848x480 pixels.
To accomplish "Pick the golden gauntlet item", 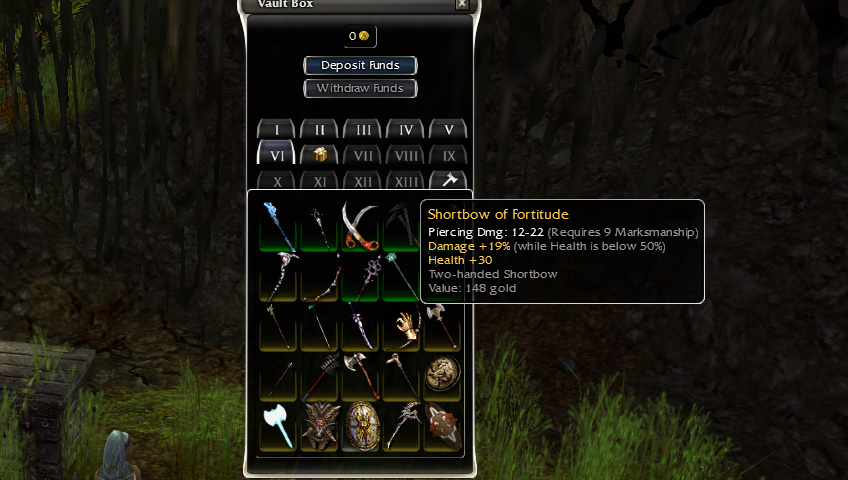I will tap(402, 326).
